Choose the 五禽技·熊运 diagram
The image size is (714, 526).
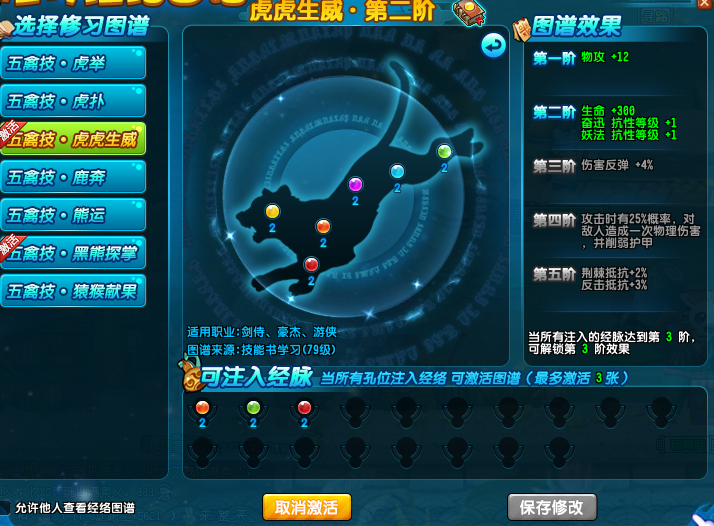click(x=73, y=215)
